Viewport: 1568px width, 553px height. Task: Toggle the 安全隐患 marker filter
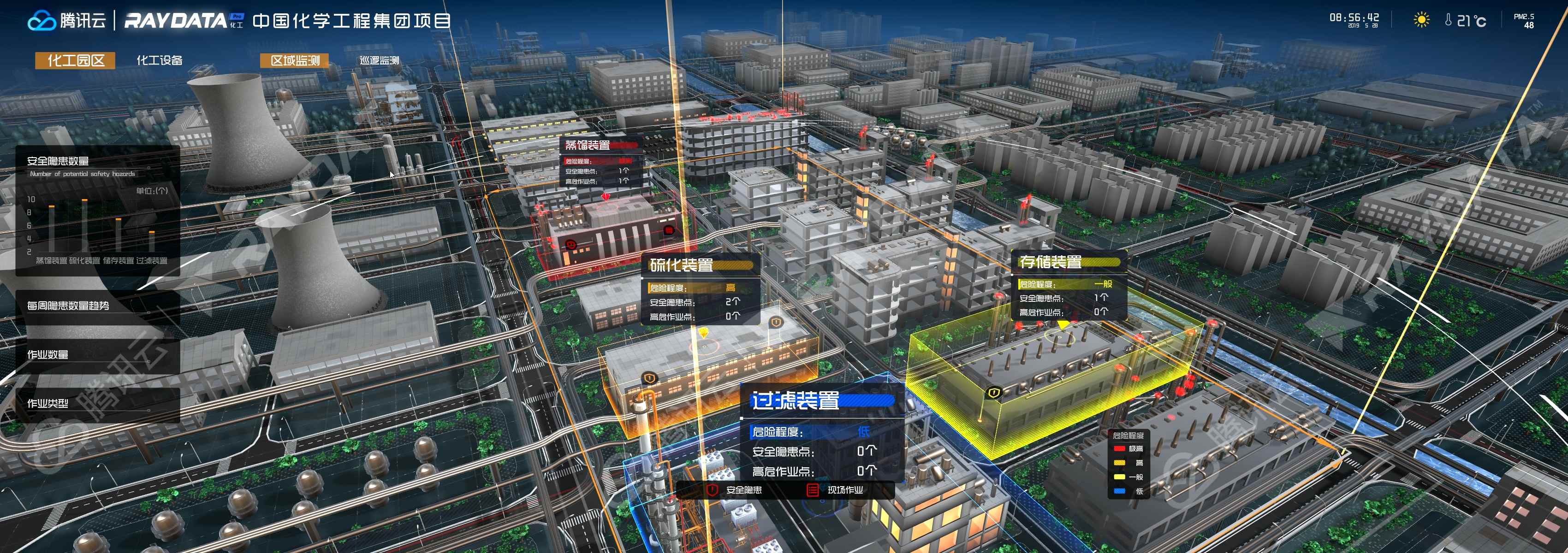(x=735, y=490)
